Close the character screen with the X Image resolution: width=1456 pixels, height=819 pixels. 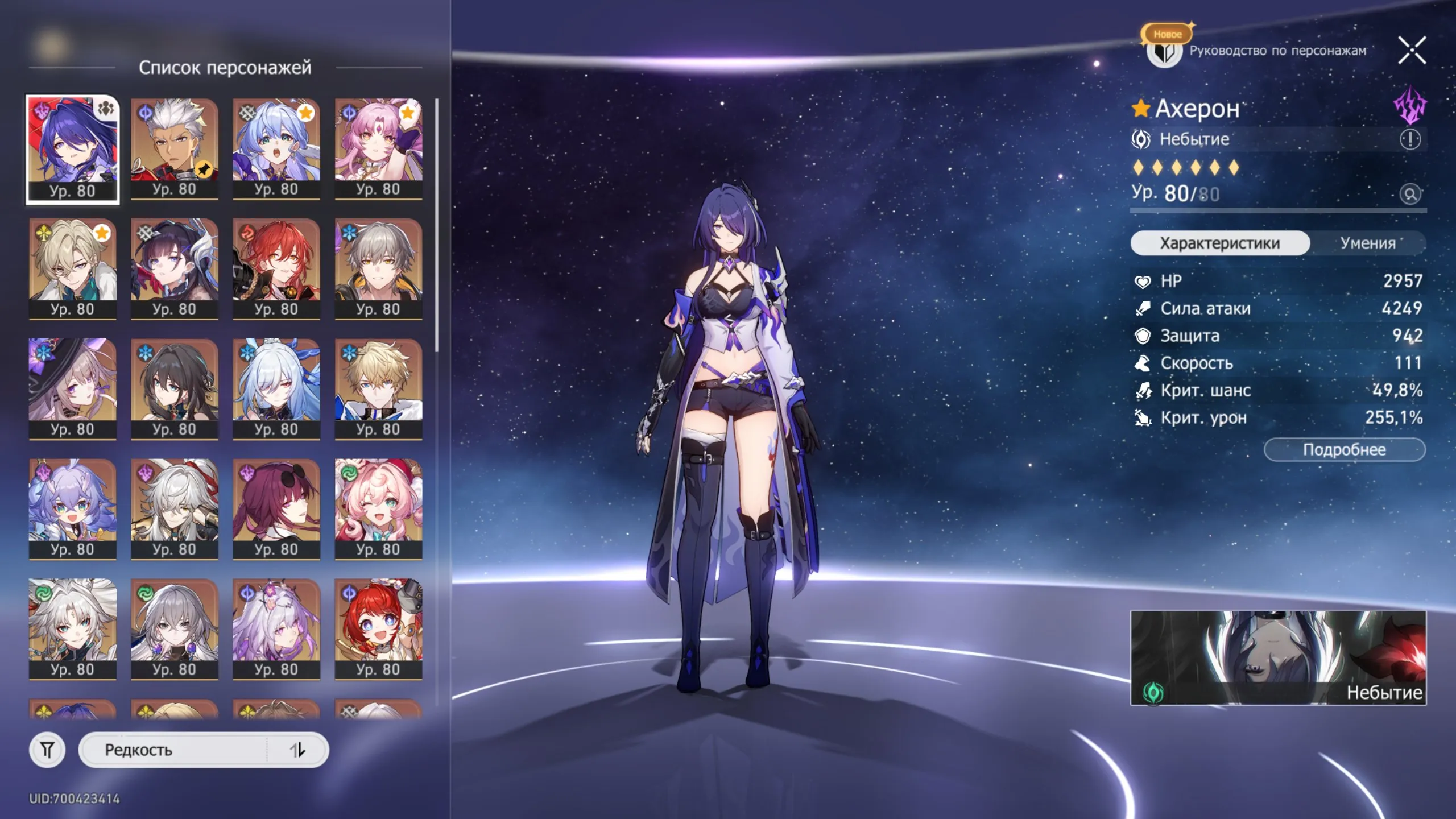[1412, 50]
